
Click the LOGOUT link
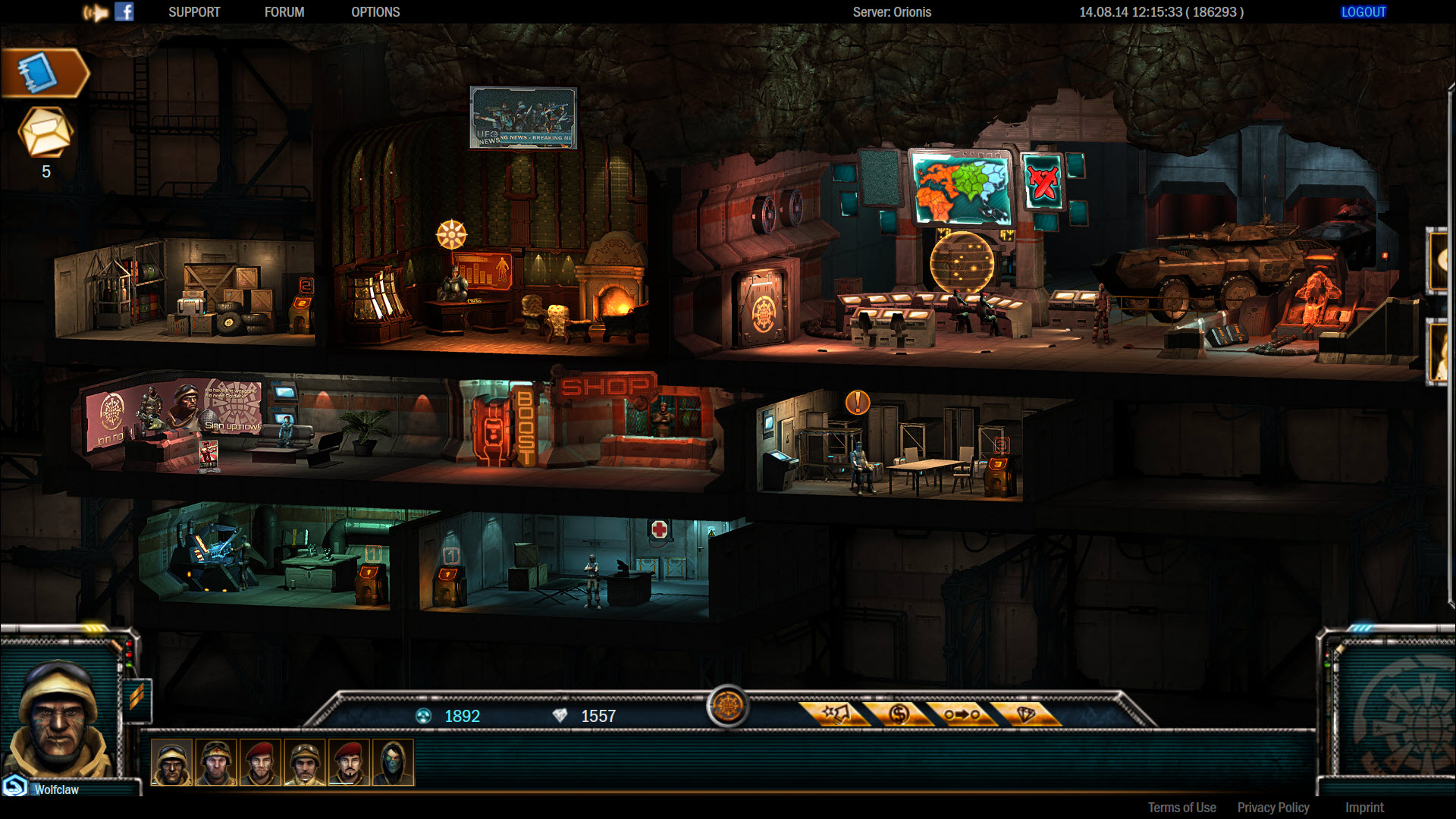click(1363, 12)
